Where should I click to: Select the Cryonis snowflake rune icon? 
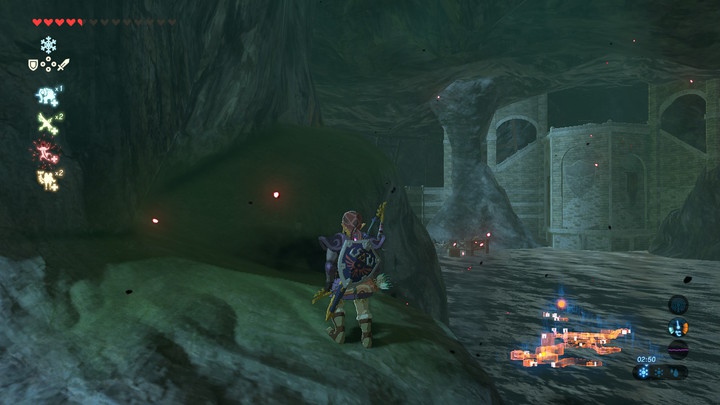click(48, 45)
